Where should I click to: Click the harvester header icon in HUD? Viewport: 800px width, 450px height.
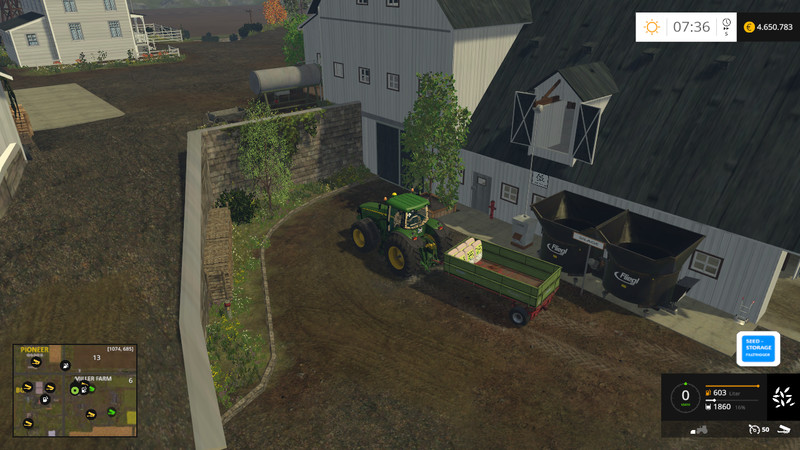click(x=783, y=429)
